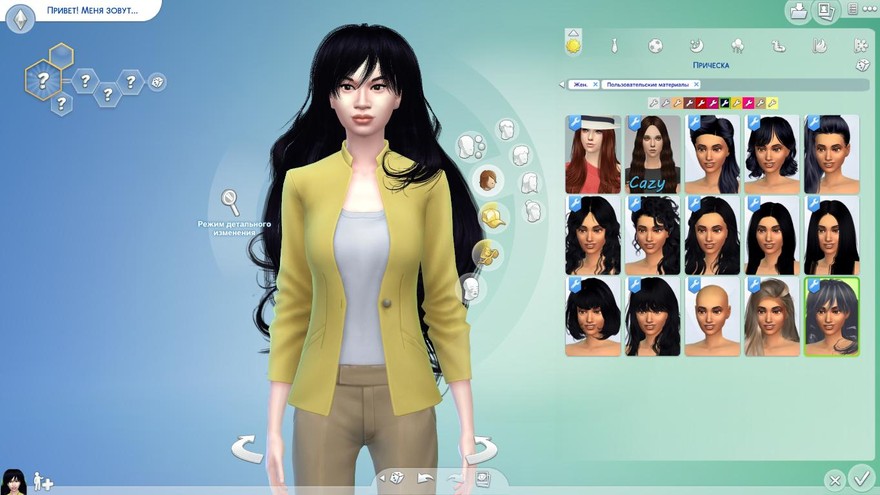
Task: Remove the "Жен." filter tag
Action: [594, 85]
